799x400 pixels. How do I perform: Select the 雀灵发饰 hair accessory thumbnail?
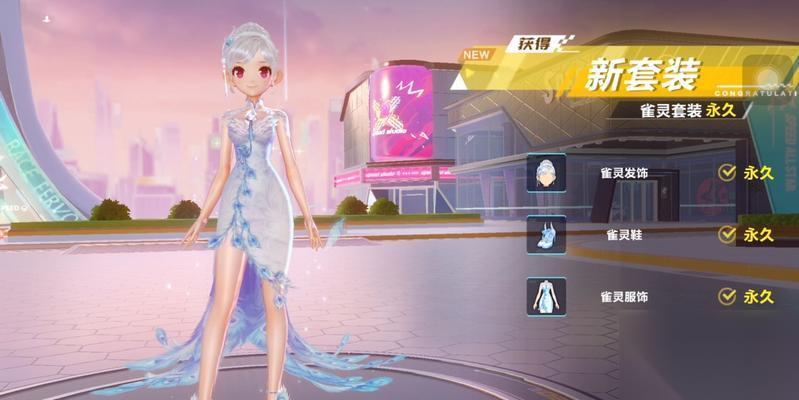click(546, 173)
